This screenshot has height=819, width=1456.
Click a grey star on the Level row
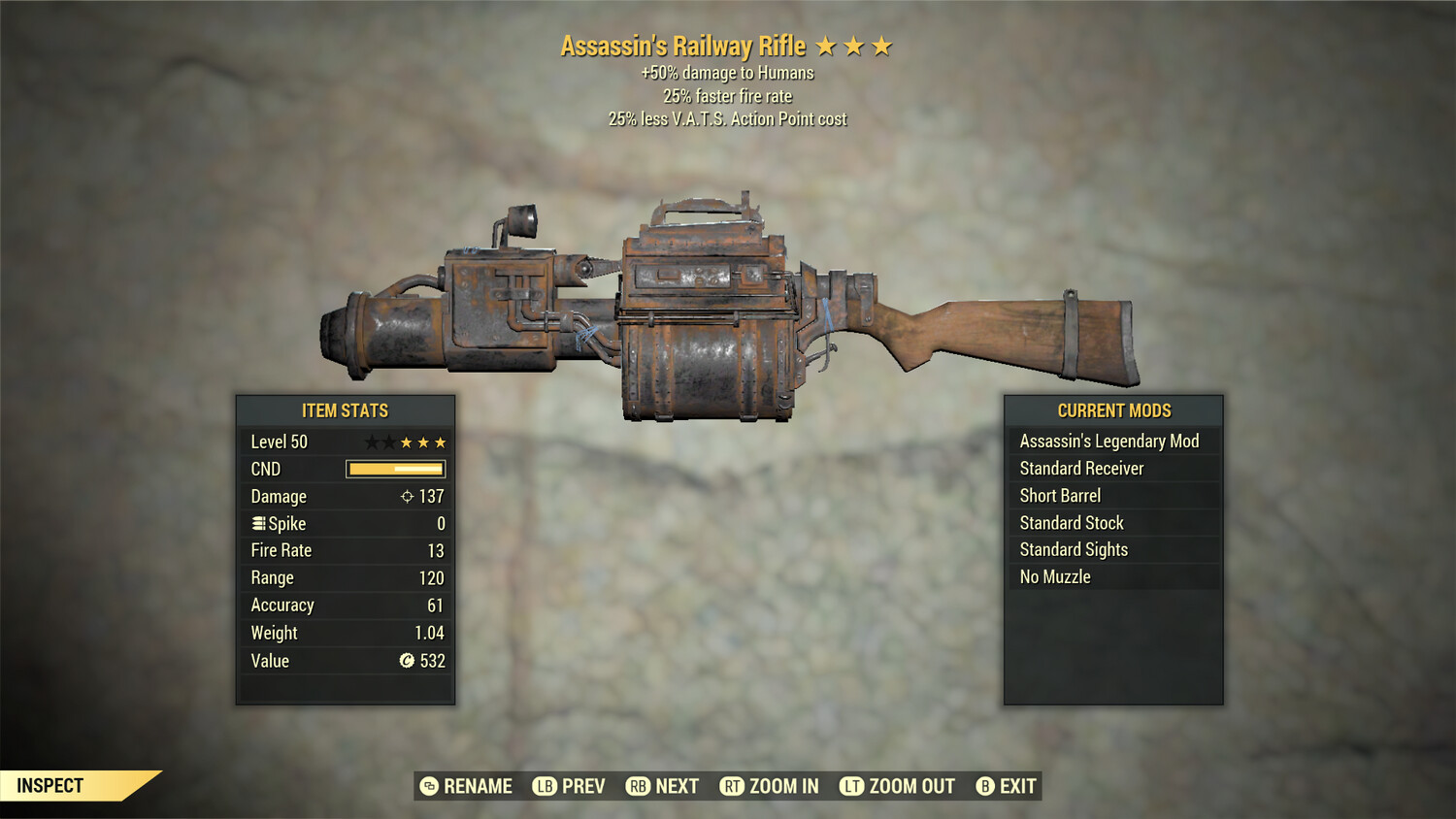[x=375, y=442]
